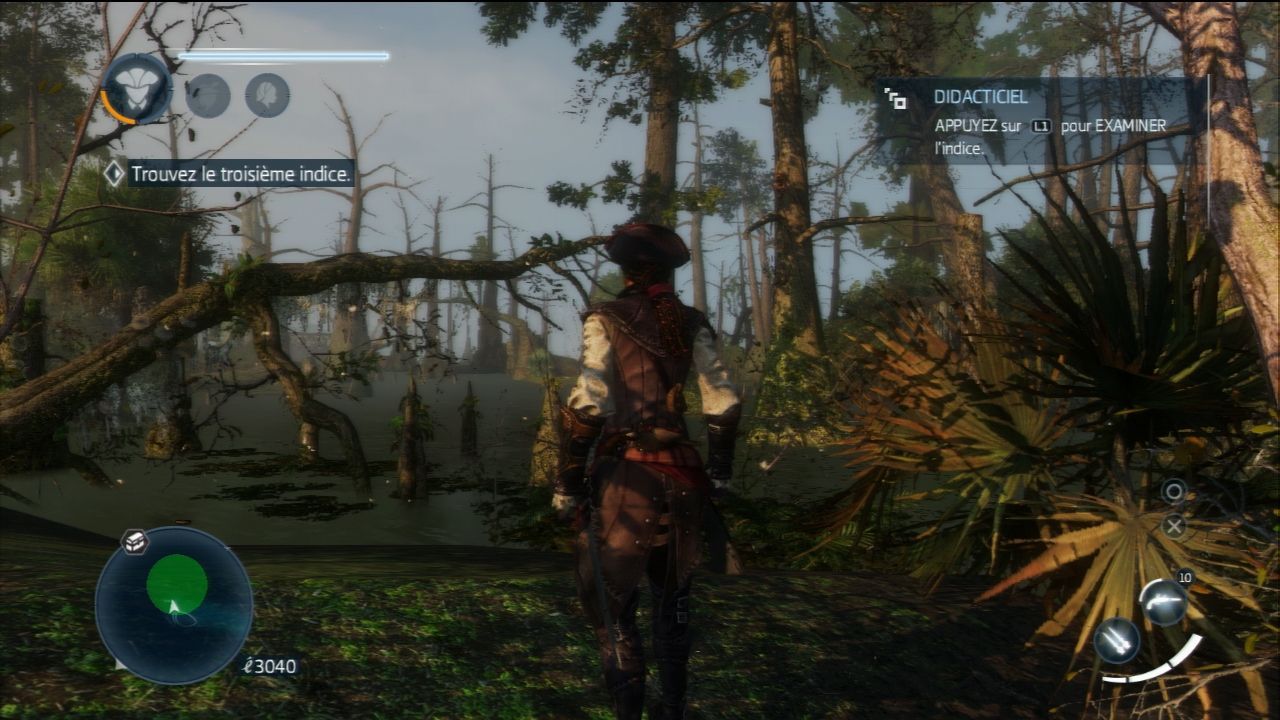The width and height of the screenshot is (1280, 720).
Task: Click the DIDACTICIEL tutorial panel
Action: (x=1040, y=122)
